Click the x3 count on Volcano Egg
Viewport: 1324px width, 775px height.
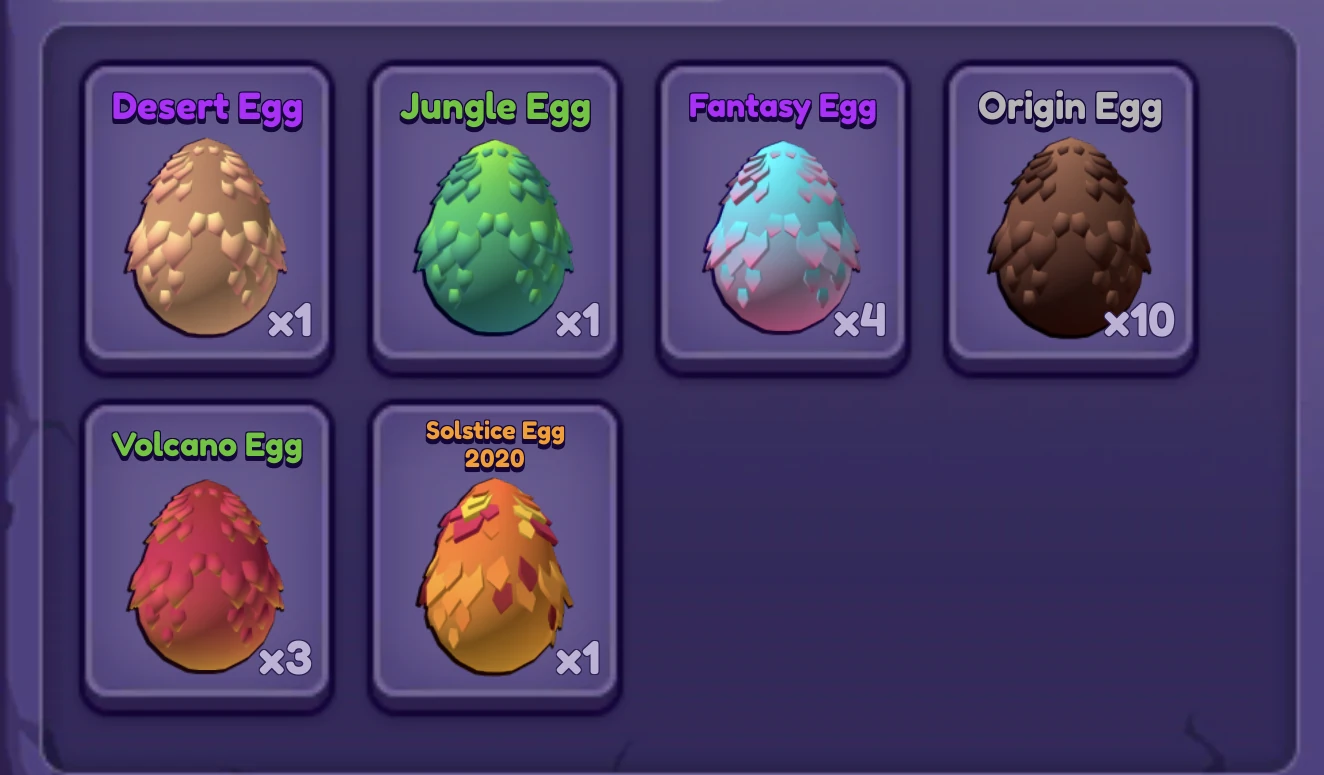(x=287, y=661)
